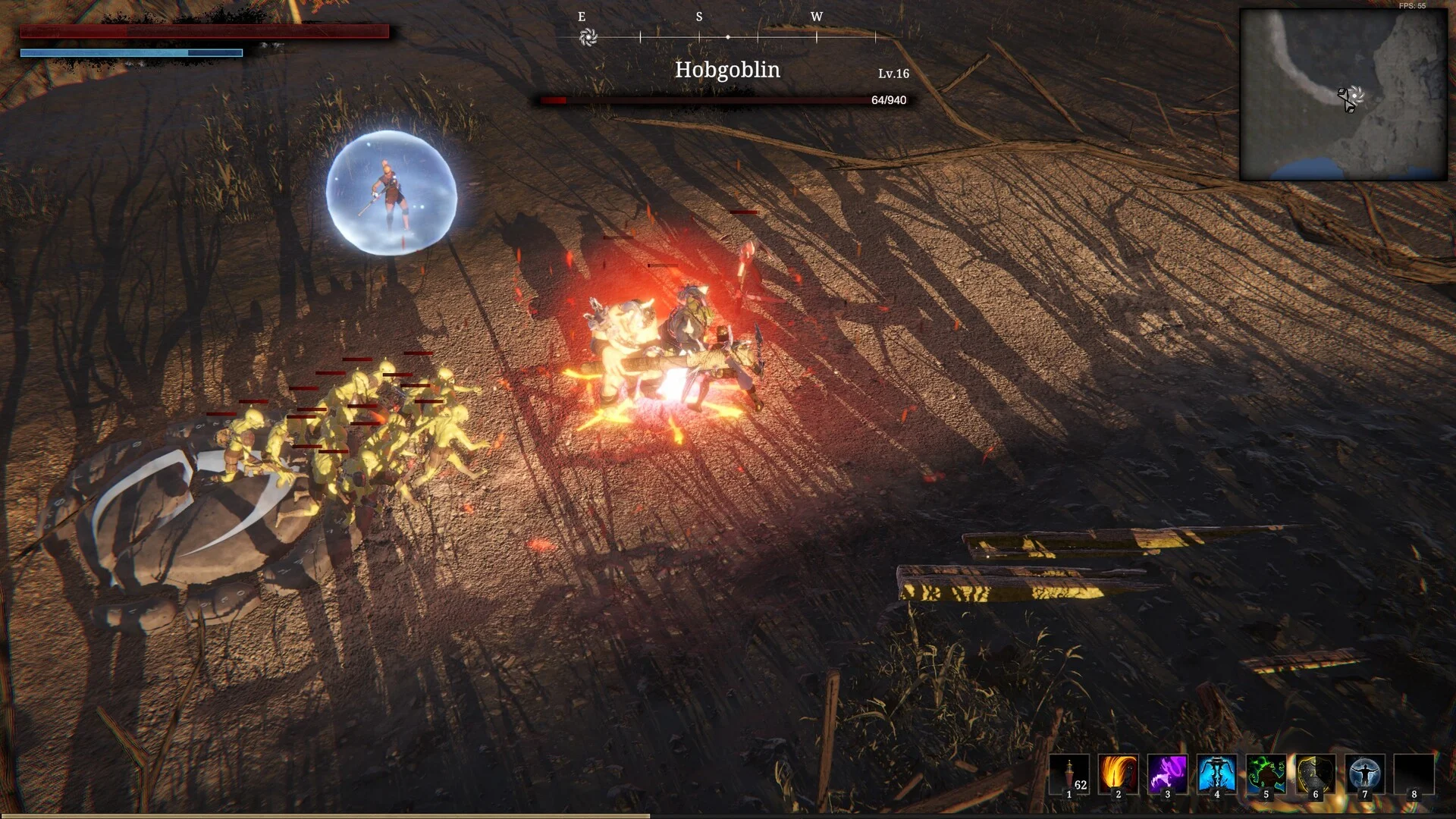Select the empty hotbar slot 8
1456x819 pixels.
coord(1414,774)
